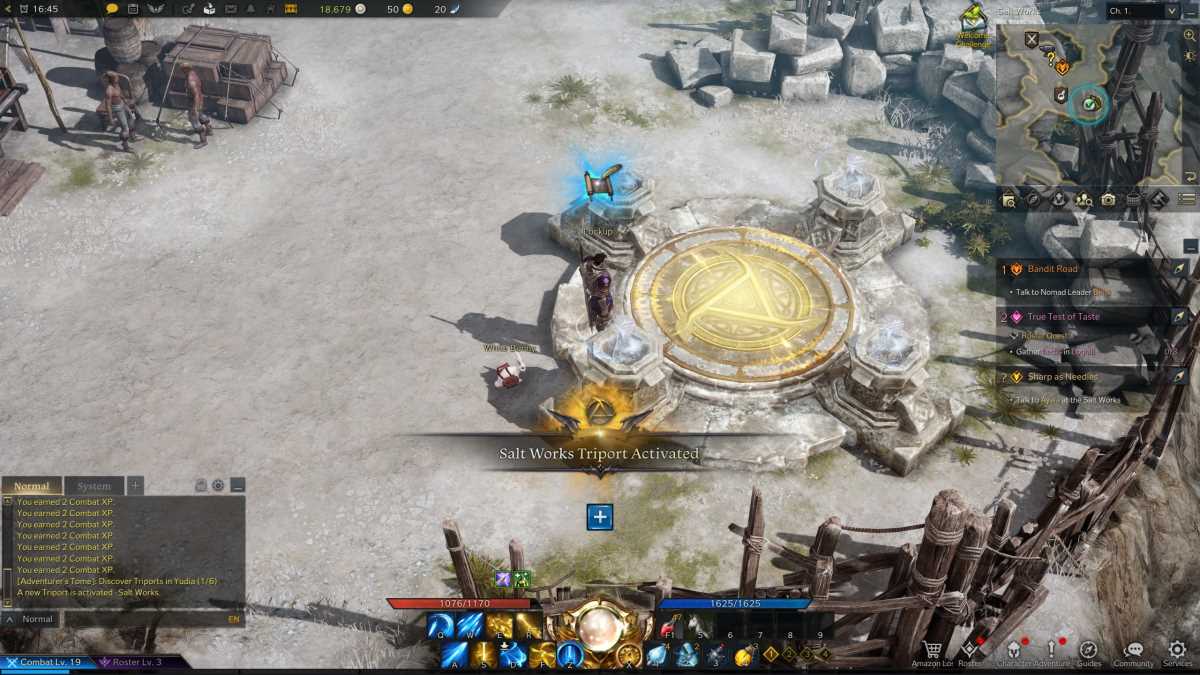Select the True Test of Taste quest
The width and height of the screenshot is (1200, 675).
[1062, 317]
